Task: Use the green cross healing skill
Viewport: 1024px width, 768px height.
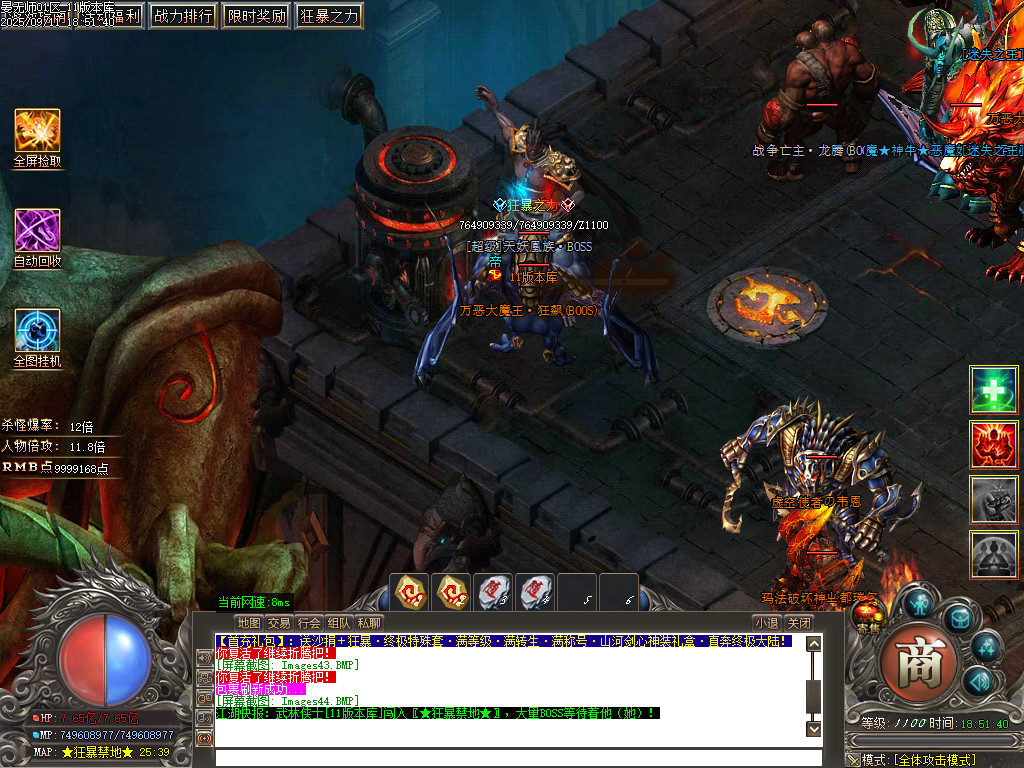Action: point(994,390)
